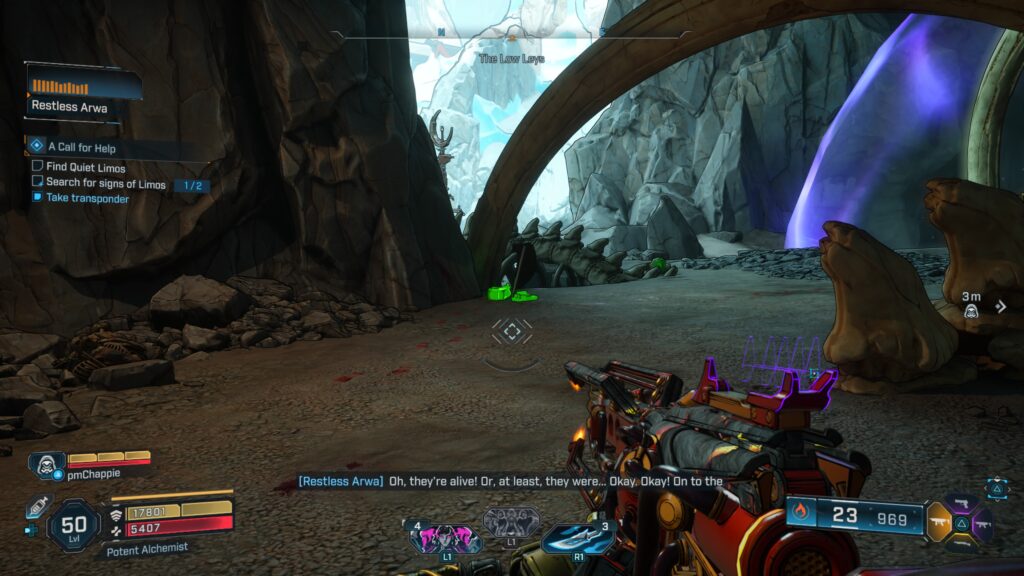
Task: Open pmChappie's hooded player portrait
Action: (x=46, y=466)
